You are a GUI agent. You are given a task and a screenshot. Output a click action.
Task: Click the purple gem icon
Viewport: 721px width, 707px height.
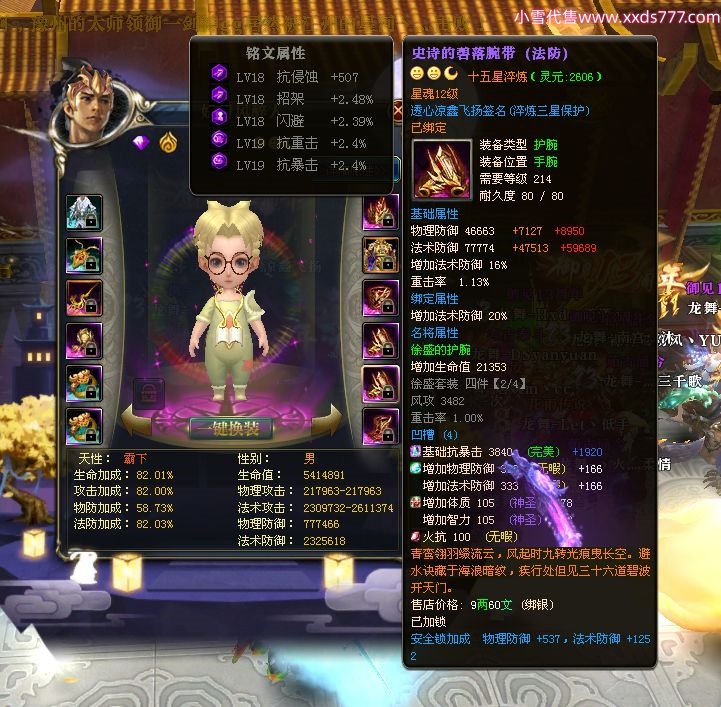141,141
